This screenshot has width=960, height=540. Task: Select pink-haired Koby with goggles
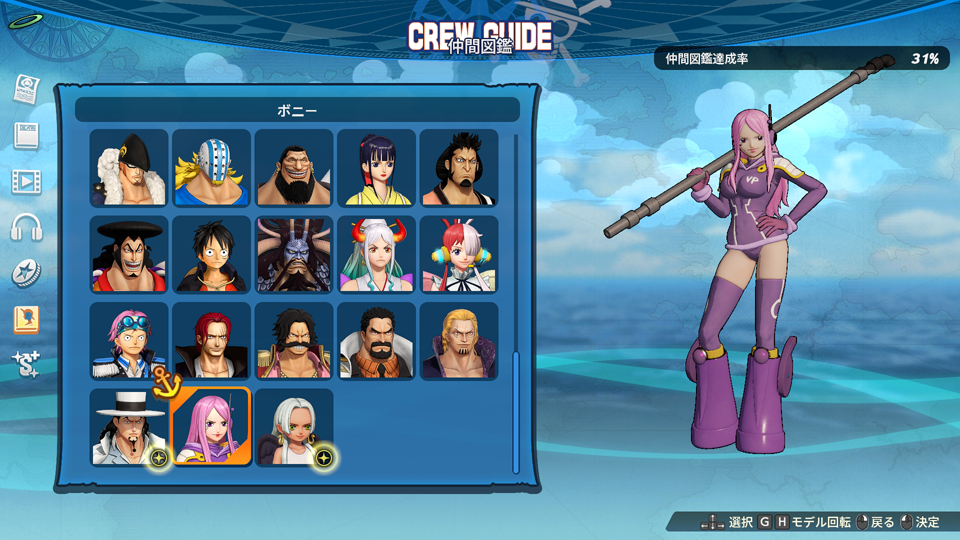[129, 341]
